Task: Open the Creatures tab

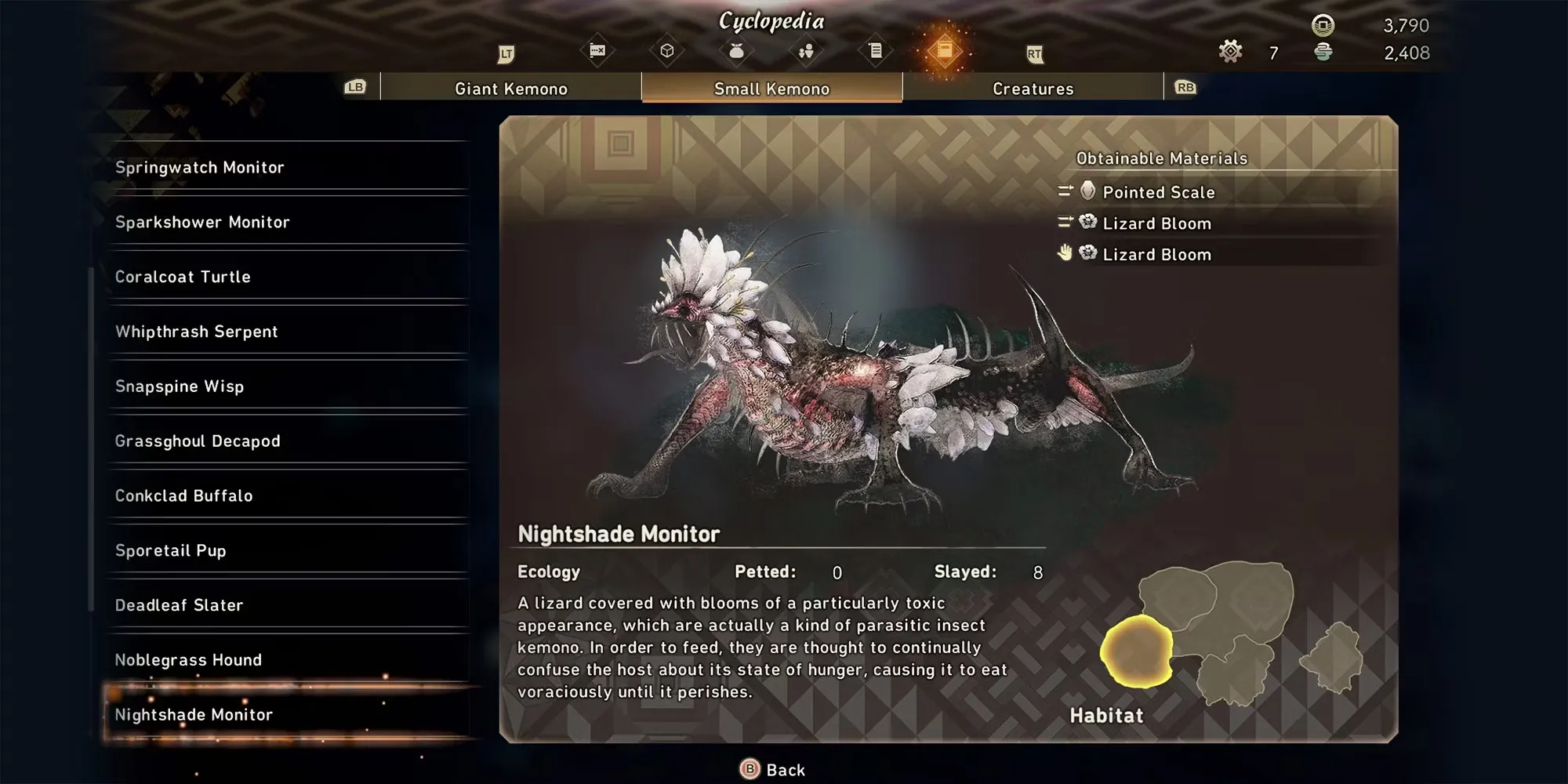Action: point(1033,89)
